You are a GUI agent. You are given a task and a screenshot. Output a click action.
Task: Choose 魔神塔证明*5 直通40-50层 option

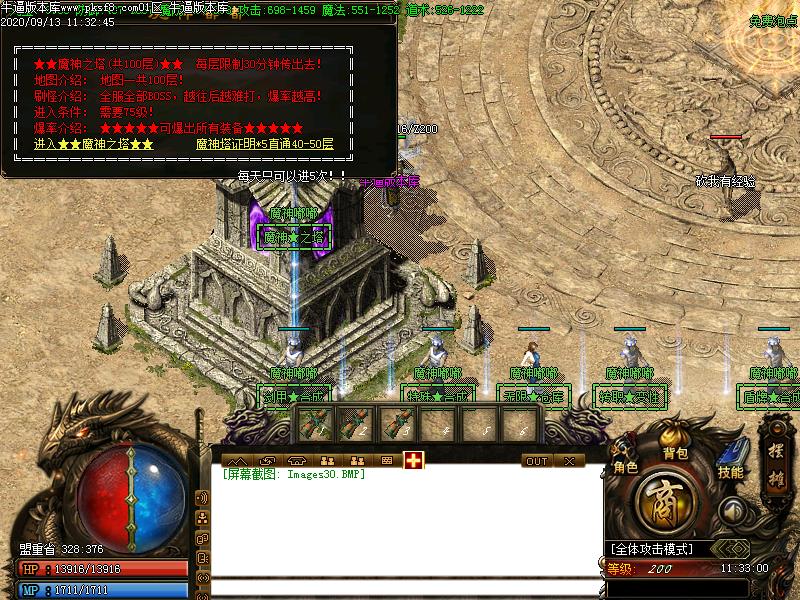tap(265, 144)
